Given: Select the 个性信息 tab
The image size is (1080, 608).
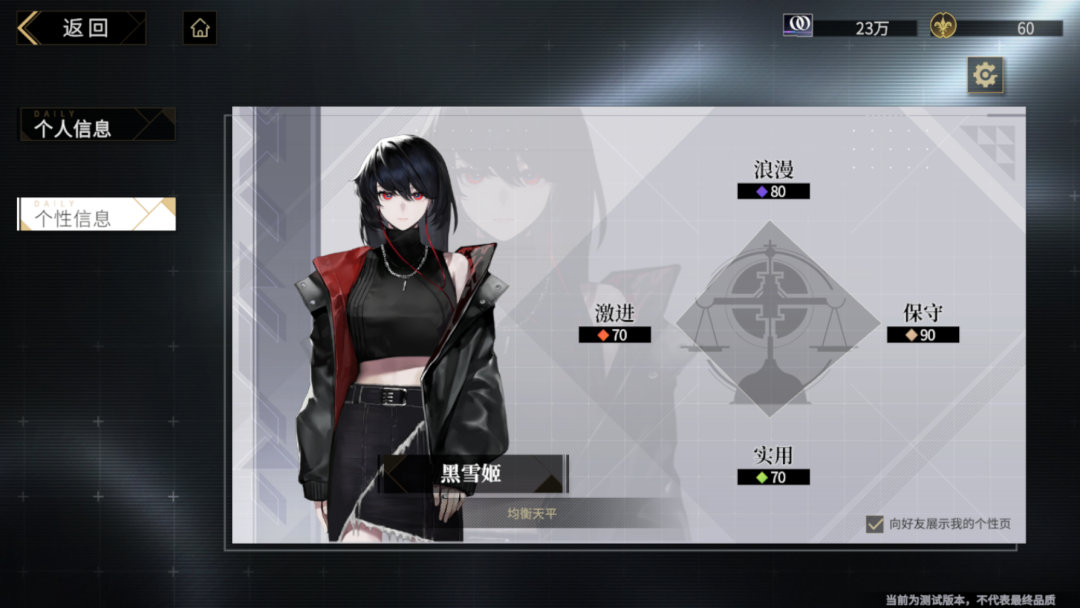Looking at the screenshot, I should tap(97, 215).
